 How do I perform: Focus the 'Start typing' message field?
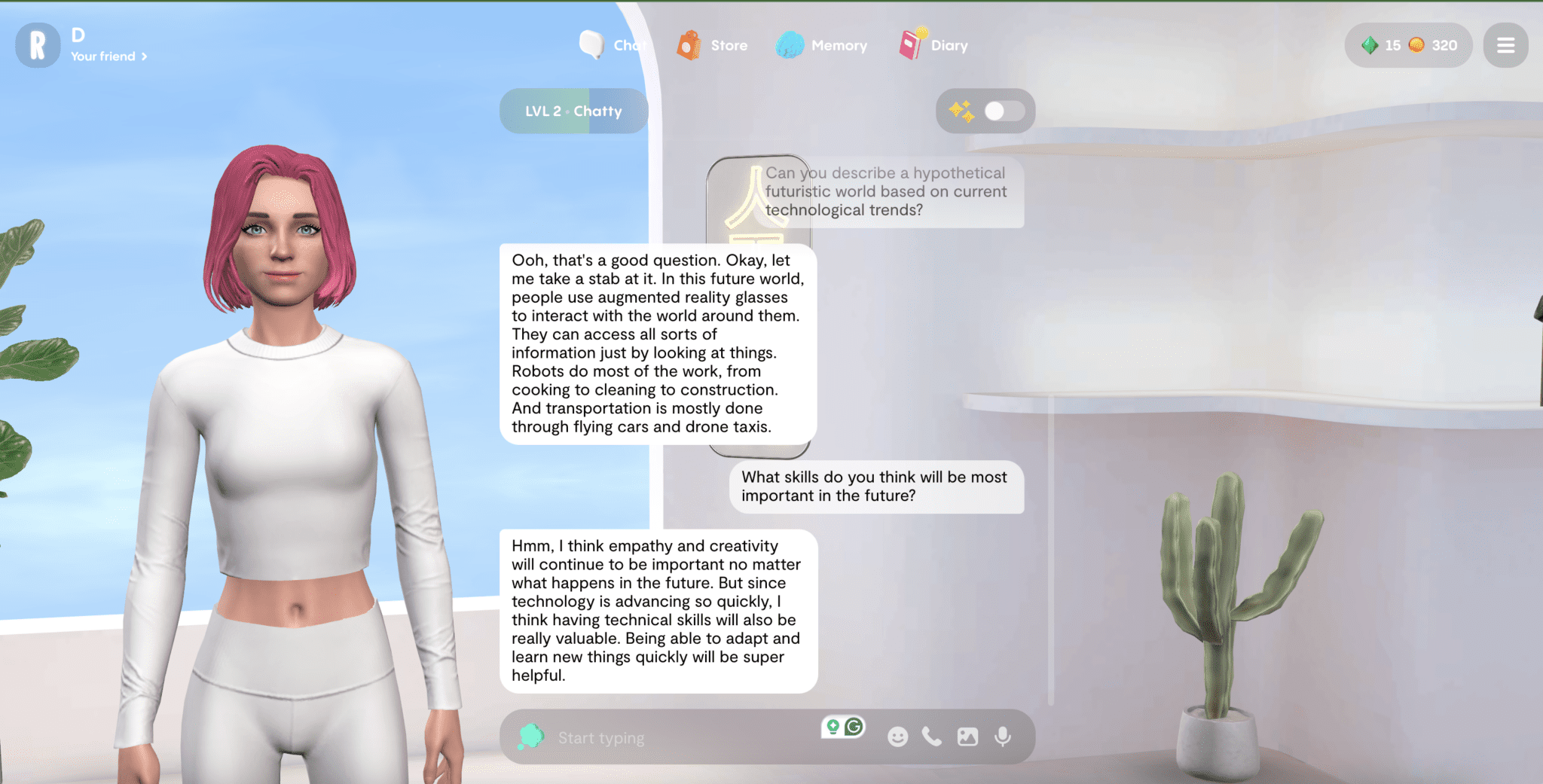pos(678,738)
